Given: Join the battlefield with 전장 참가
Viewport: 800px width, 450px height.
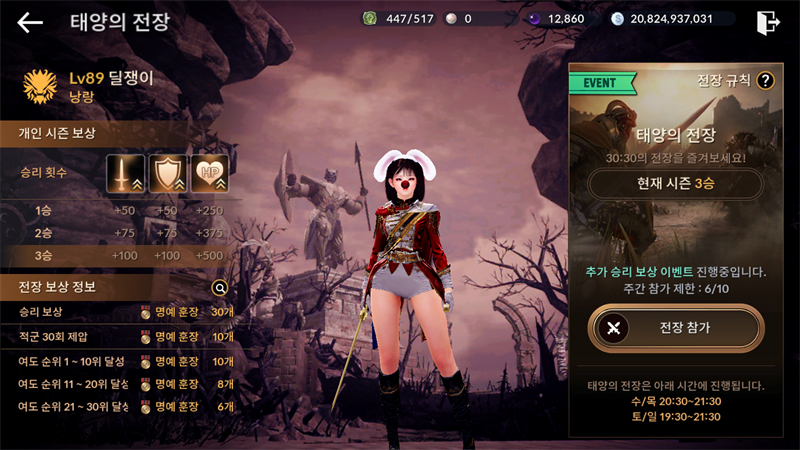Looking at the screenshot, I should [x=675, y=327].
